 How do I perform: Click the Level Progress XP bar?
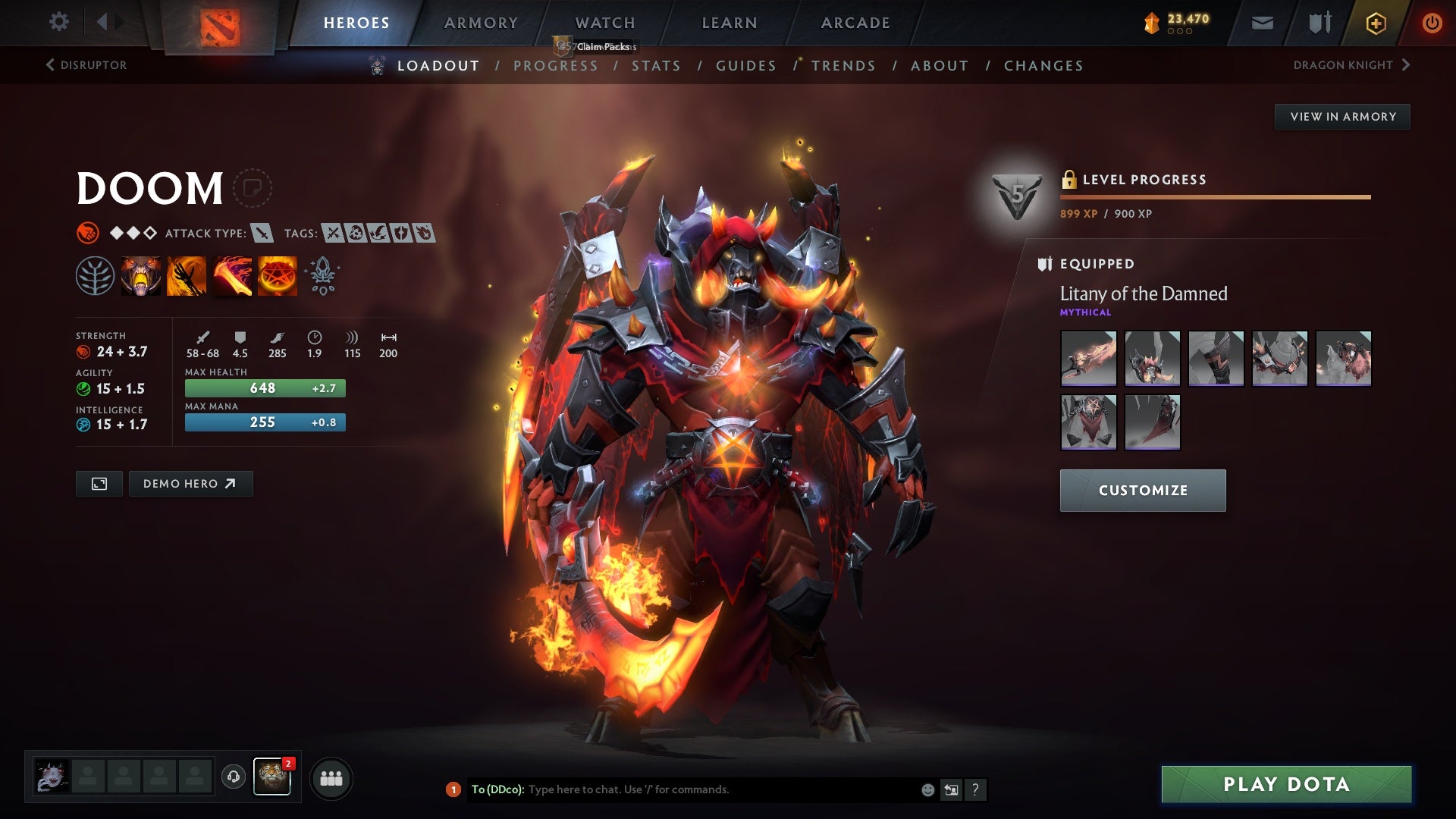point(1213,196)
